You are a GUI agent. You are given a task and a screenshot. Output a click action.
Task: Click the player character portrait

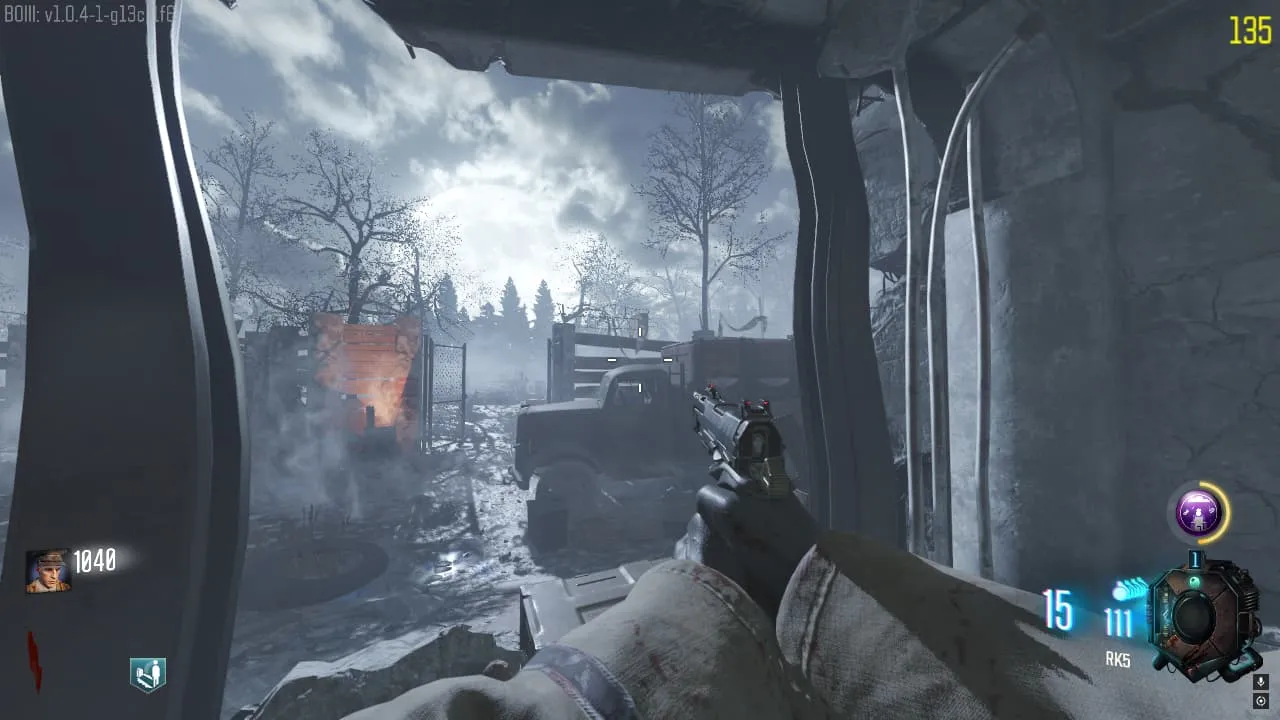click(47, 571)
